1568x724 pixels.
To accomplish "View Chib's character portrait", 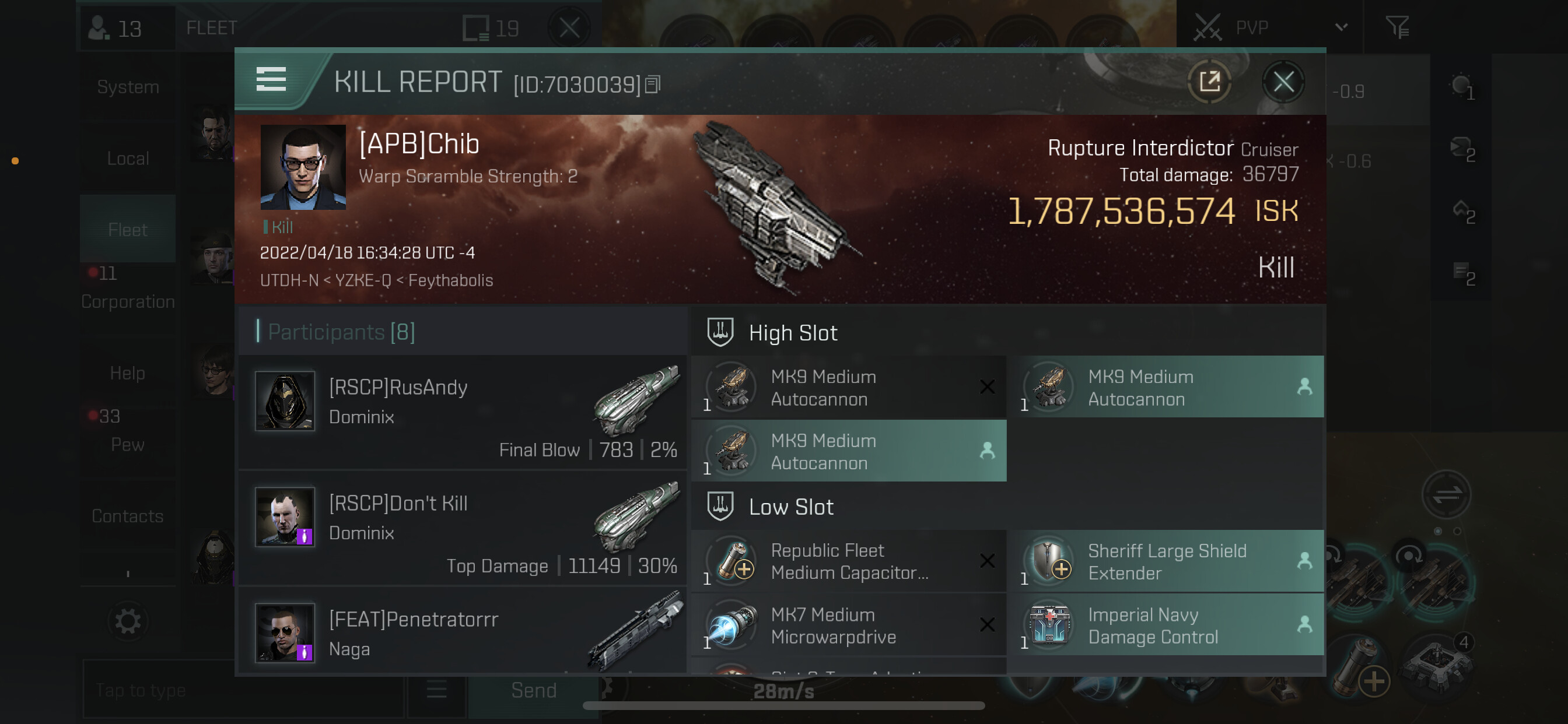I will click(303, 167).
